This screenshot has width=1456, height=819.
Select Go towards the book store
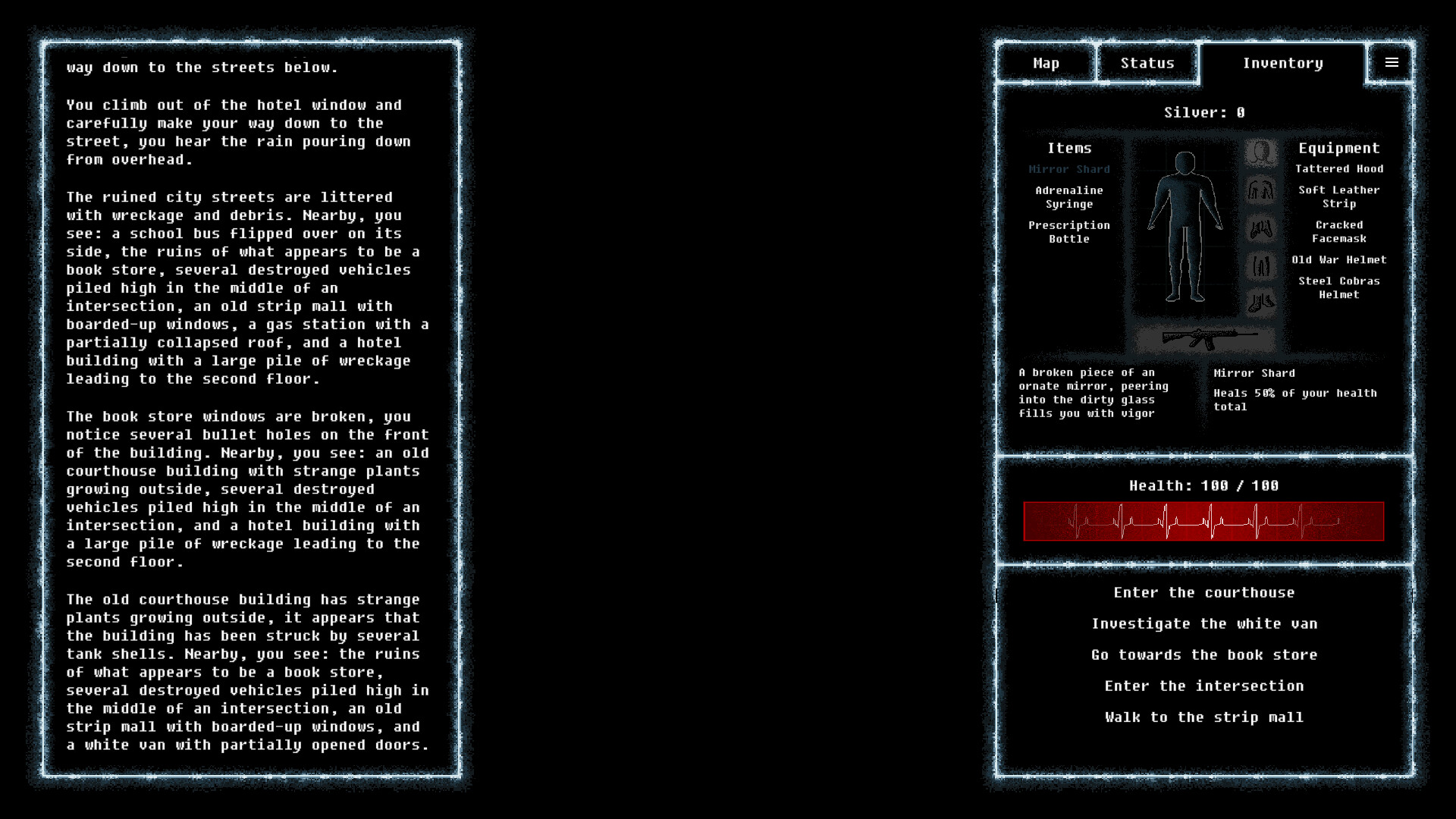(x=1203, y=654)
